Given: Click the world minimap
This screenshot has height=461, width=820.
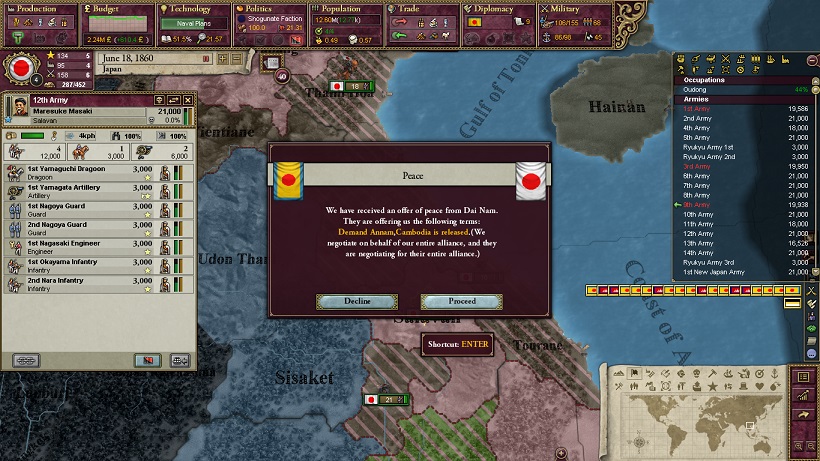Looking at the screenshot, I should tap(699, 412).
